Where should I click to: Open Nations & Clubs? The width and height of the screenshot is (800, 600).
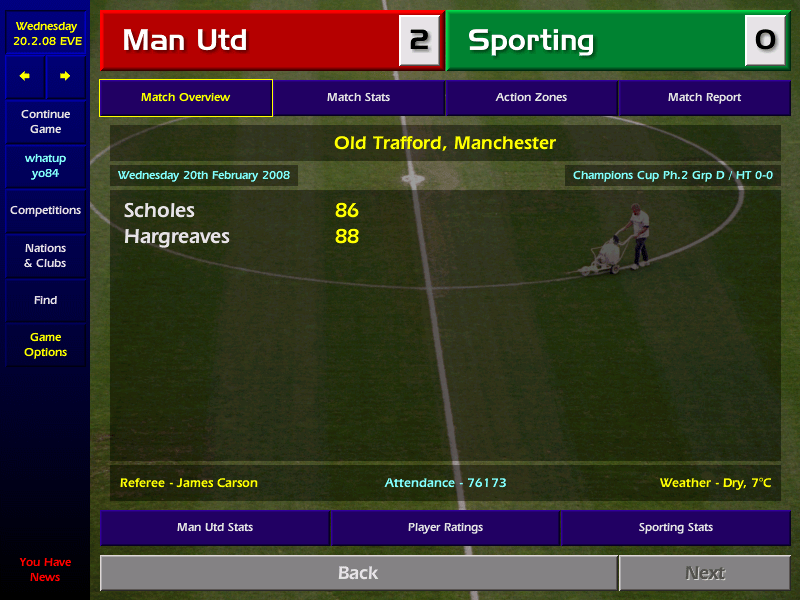45,256
